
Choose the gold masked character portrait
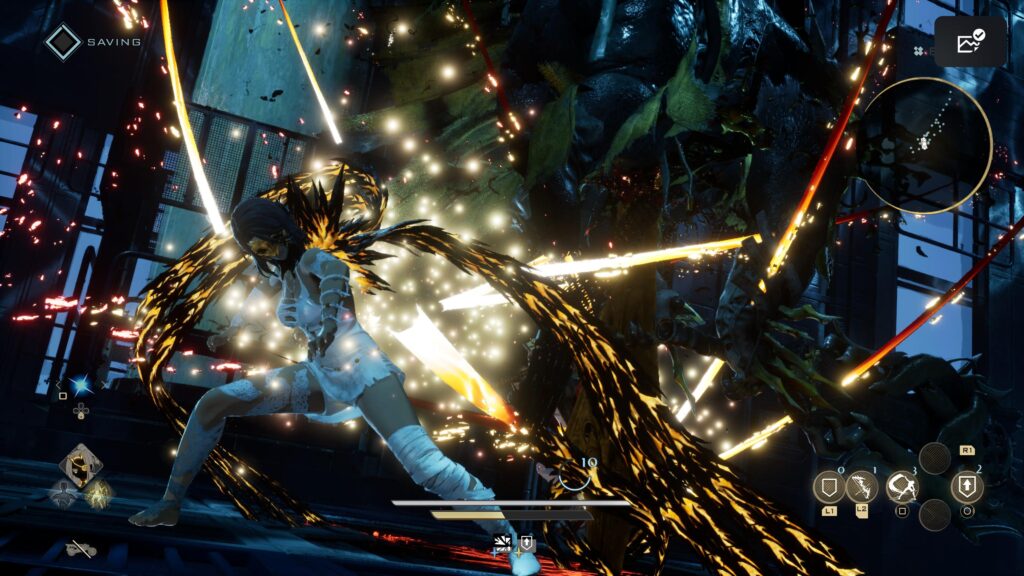pyautogui.click(x=79, y=464)
